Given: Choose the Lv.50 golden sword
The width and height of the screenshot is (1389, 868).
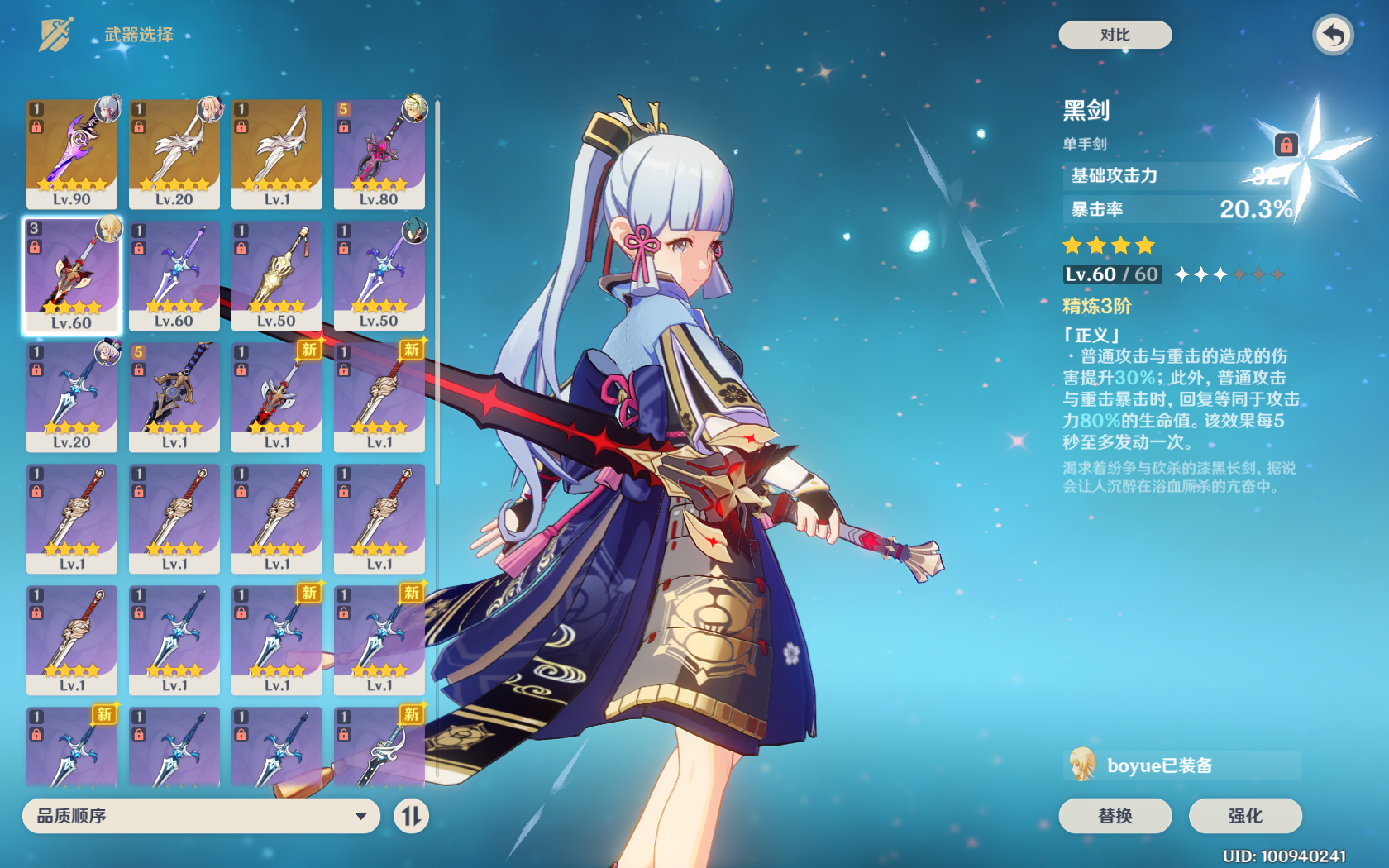Looking at the screenshot, I should click(277, 275).
